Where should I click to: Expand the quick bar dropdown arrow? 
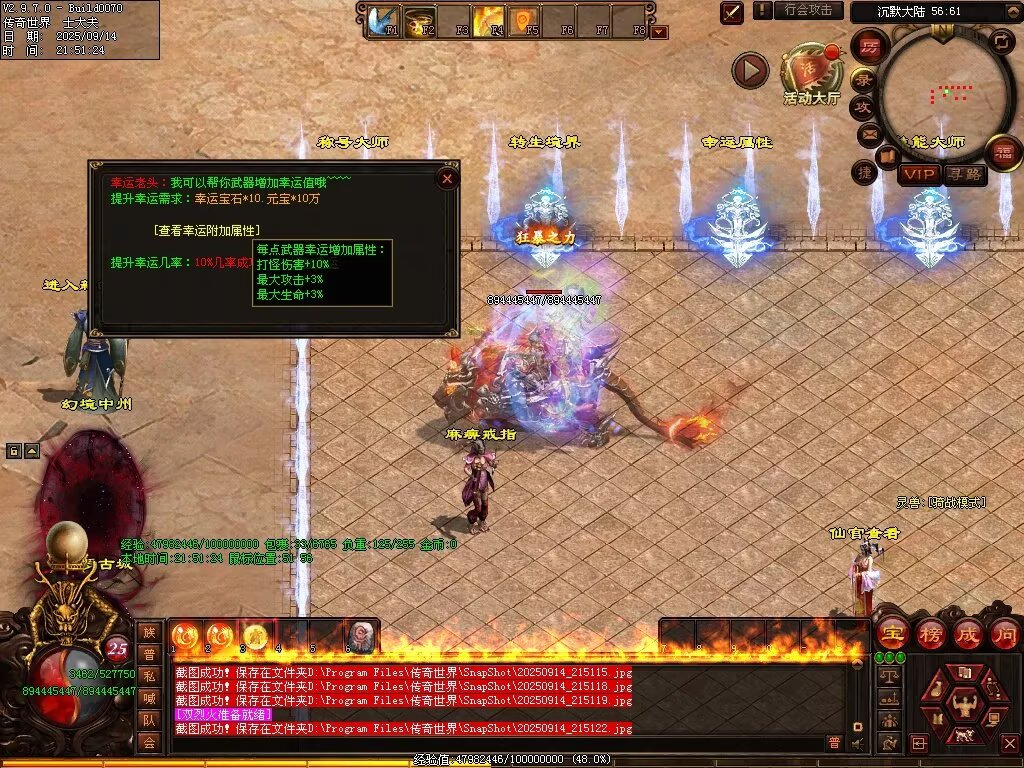coord(659,31)
